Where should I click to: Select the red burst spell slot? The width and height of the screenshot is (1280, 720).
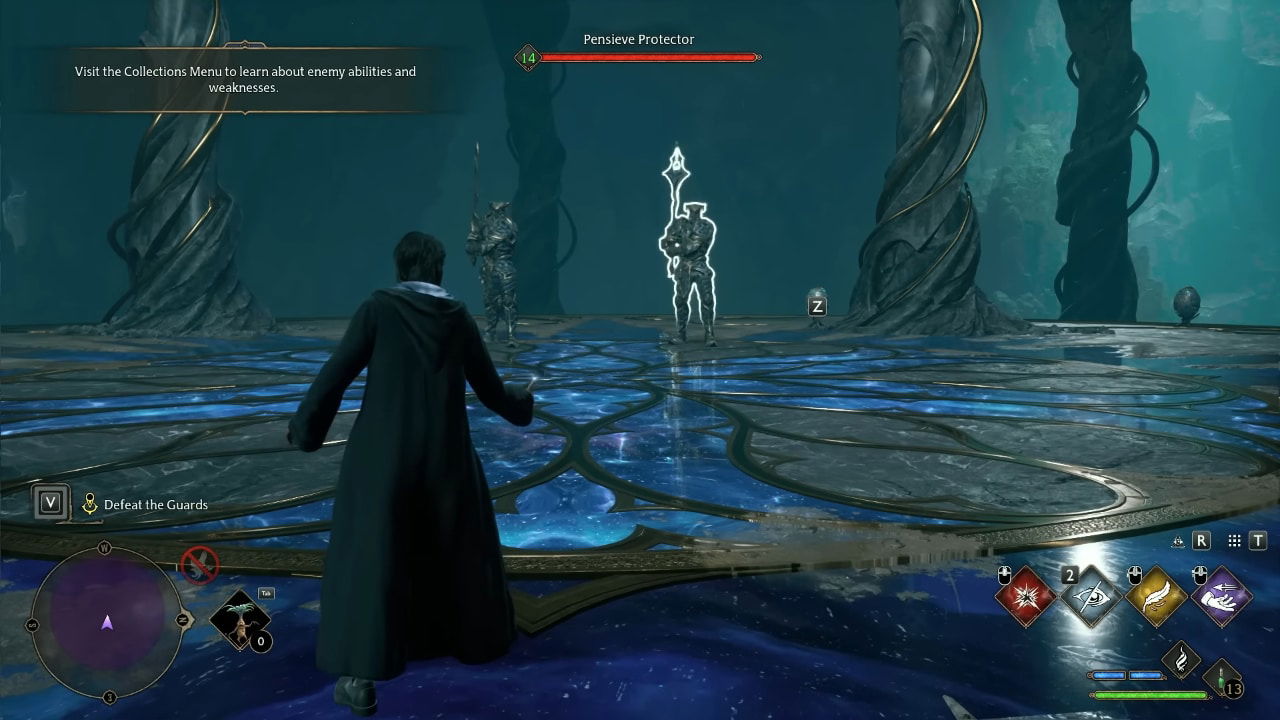[x=1026, y=597]
